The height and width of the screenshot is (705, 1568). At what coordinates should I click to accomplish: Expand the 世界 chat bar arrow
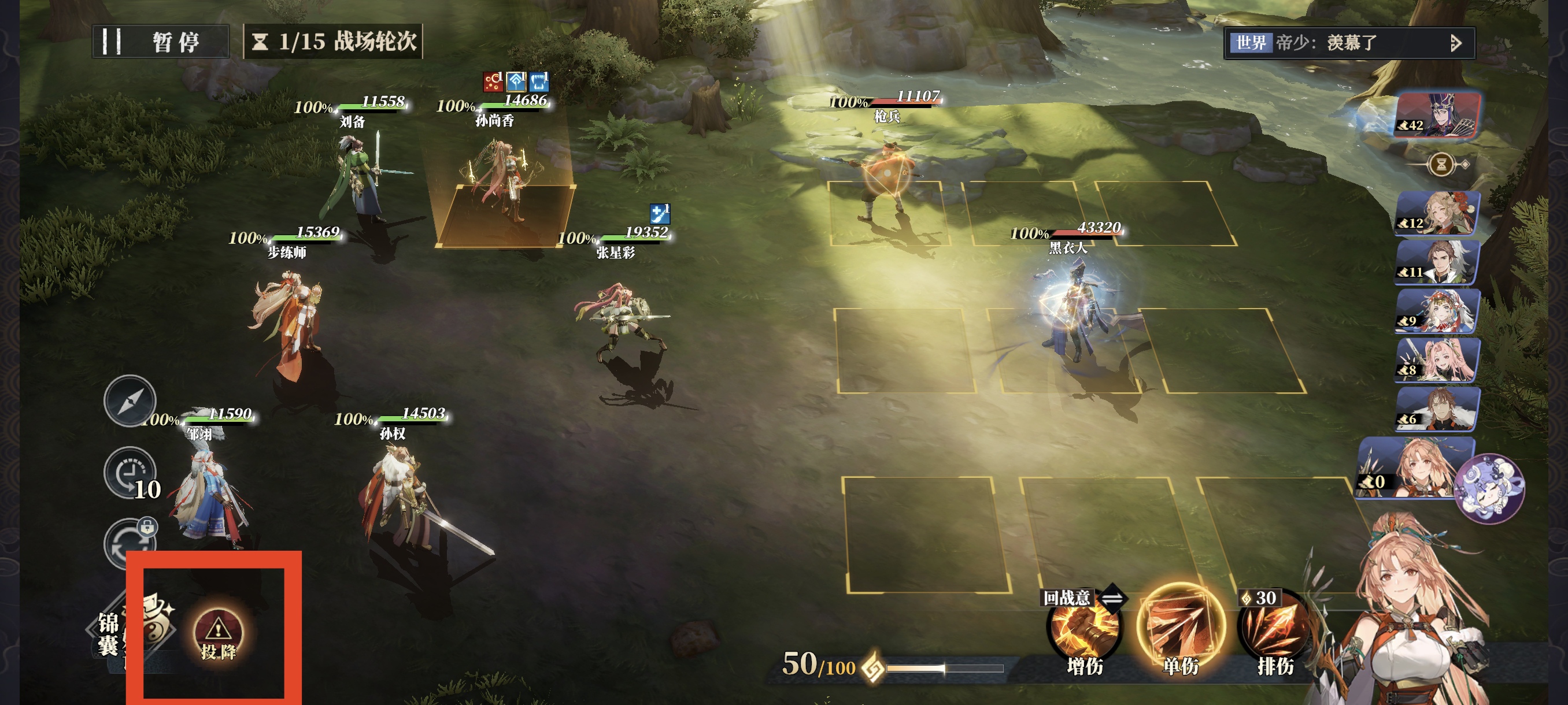[1455, 43]
